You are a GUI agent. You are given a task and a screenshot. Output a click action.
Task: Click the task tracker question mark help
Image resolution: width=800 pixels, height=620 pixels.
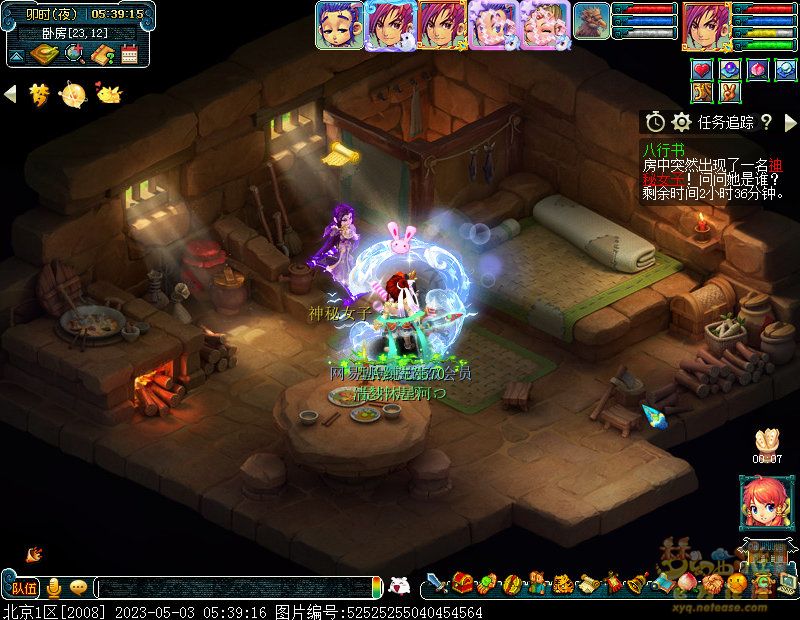pyautogui.click(x=766, y=122)
